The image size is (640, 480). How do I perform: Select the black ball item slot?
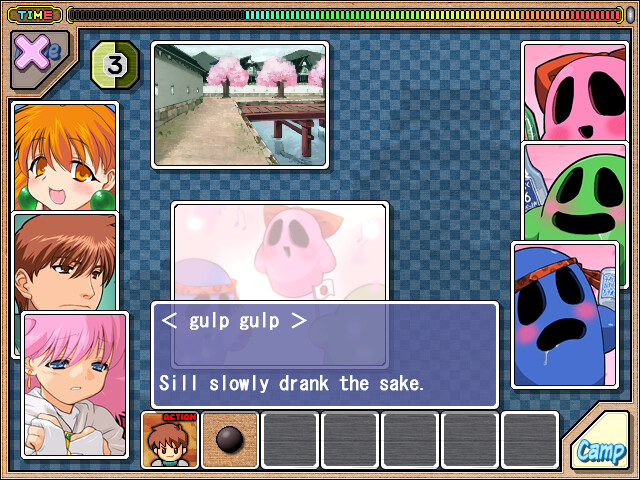[x=229, y=440]
